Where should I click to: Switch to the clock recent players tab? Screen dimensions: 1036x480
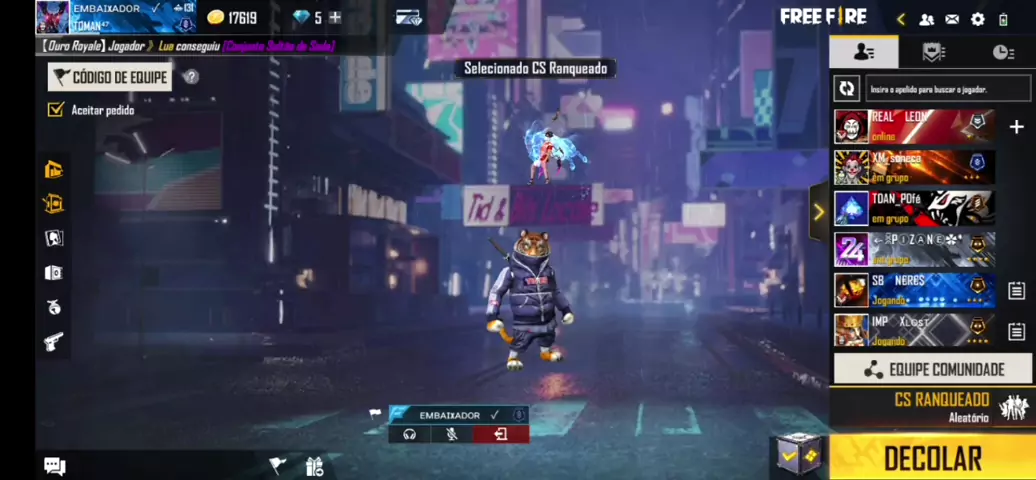coord(1002,52)
